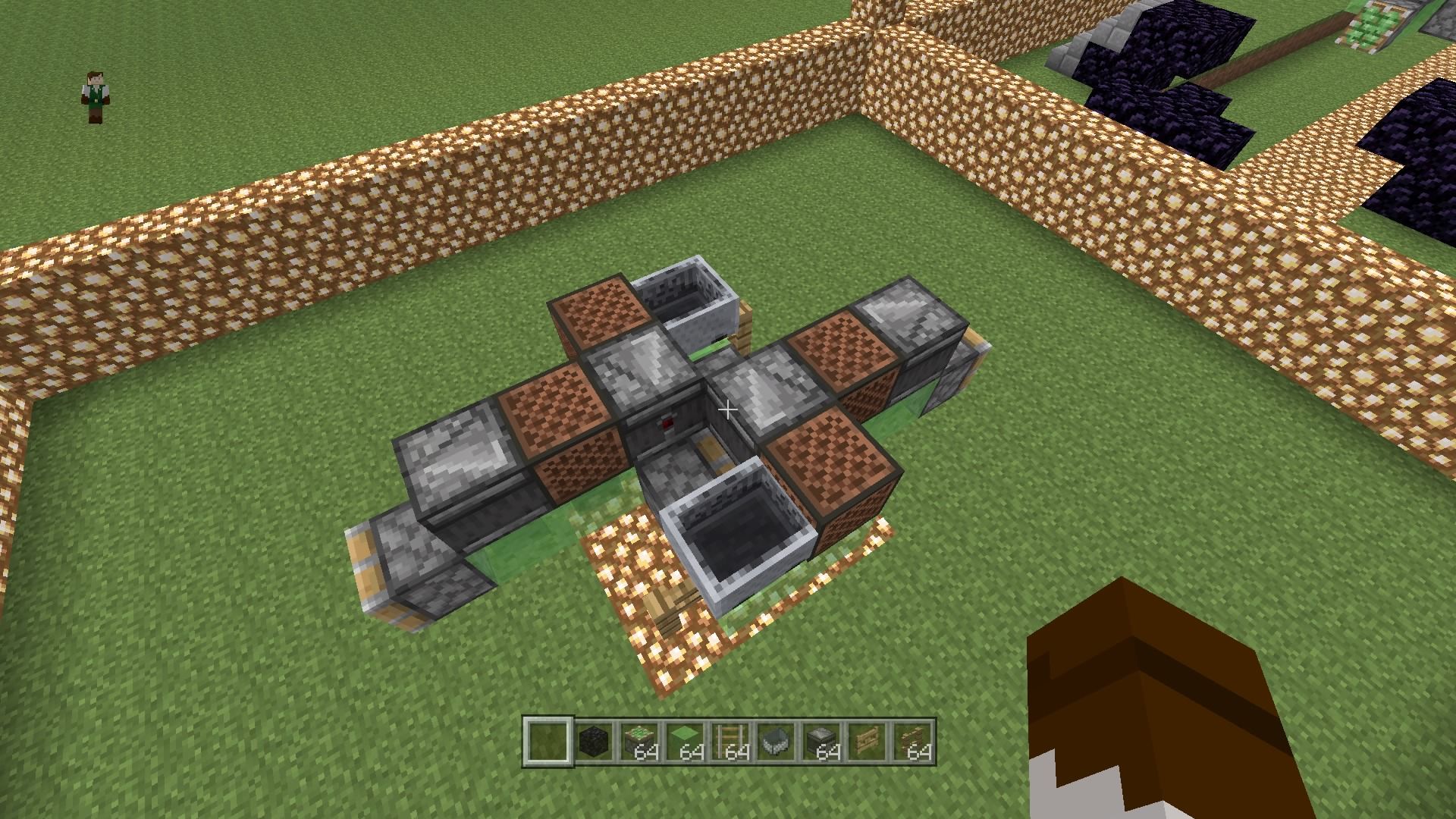Select the green slime block slot
The image size is (1456, 819).
(x=684, y=741)
